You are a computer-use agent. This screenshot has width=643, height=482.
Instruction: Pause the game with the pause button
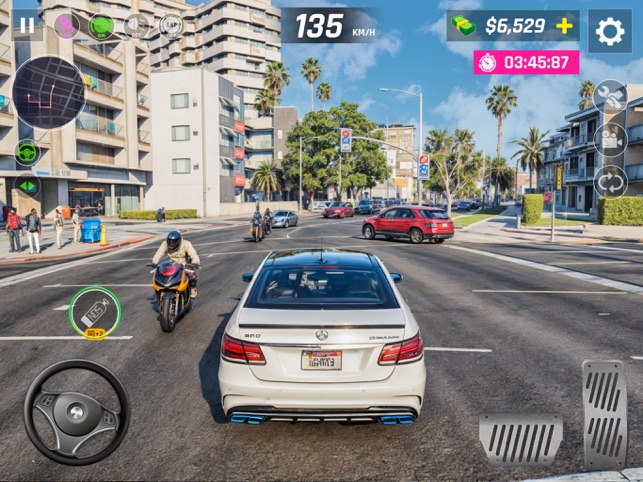(x=27, y=25)
